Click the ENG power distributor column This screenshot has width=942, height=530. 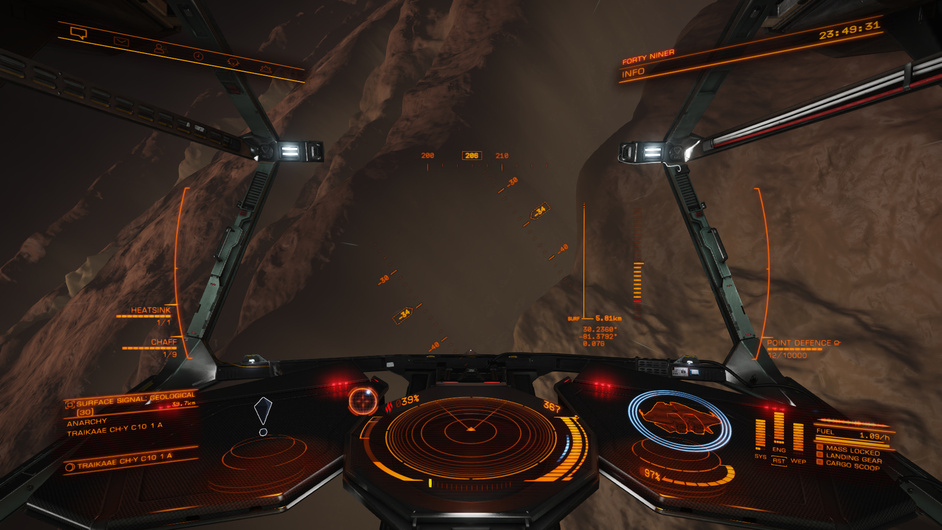click(x=778, y=430)
